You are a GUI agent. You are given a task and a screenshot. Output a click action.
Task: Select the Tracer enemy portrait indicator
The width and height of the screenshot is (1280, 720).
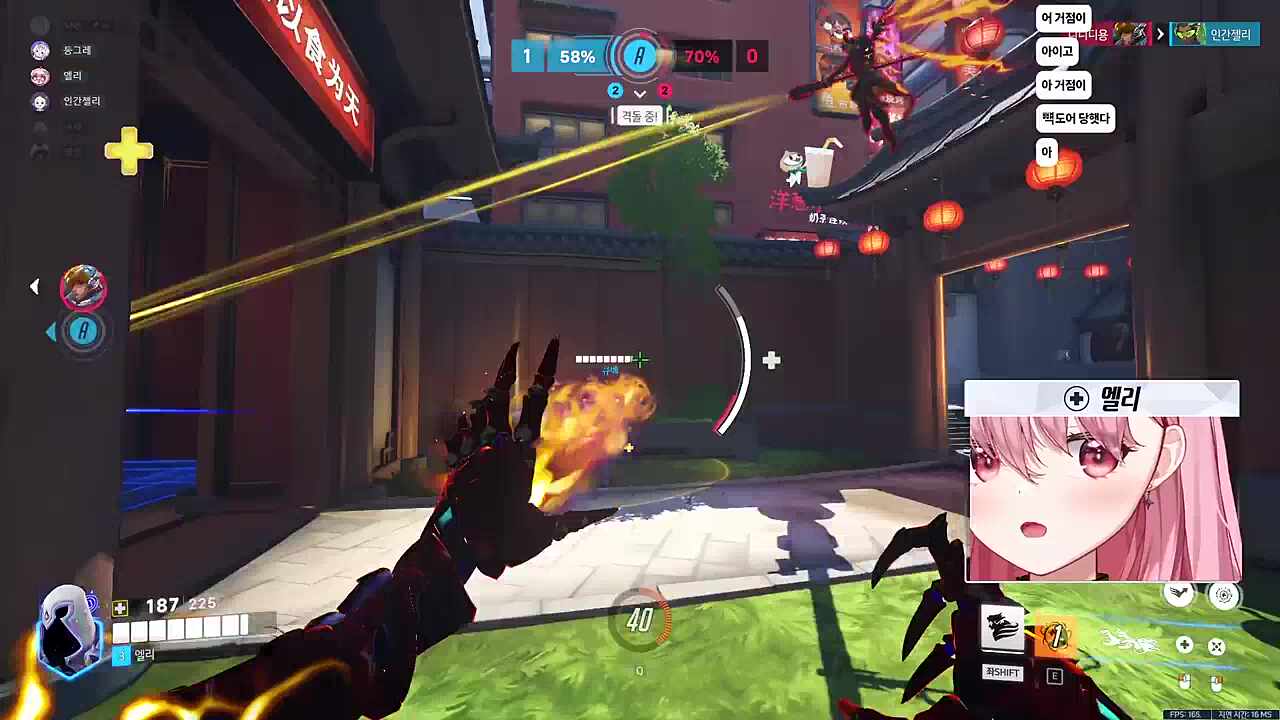click(x=83, y=288)
